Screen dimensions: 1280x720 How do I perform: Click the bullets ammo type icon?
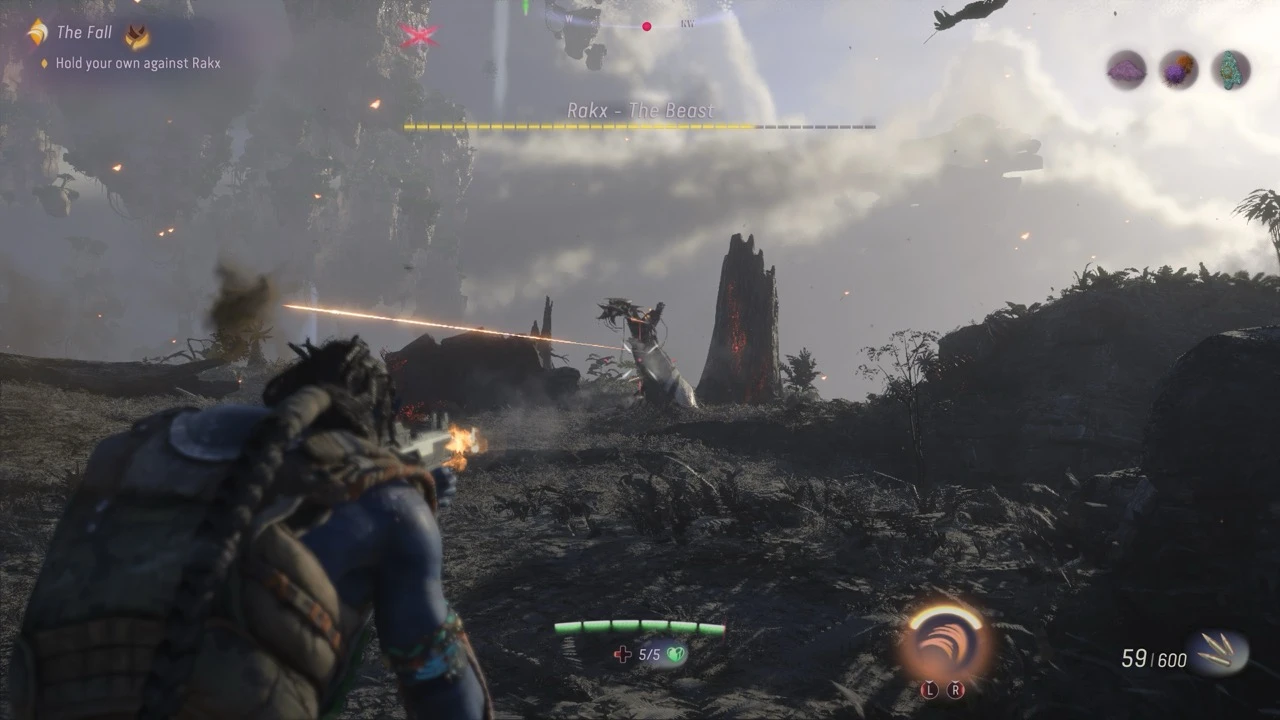1217,654
